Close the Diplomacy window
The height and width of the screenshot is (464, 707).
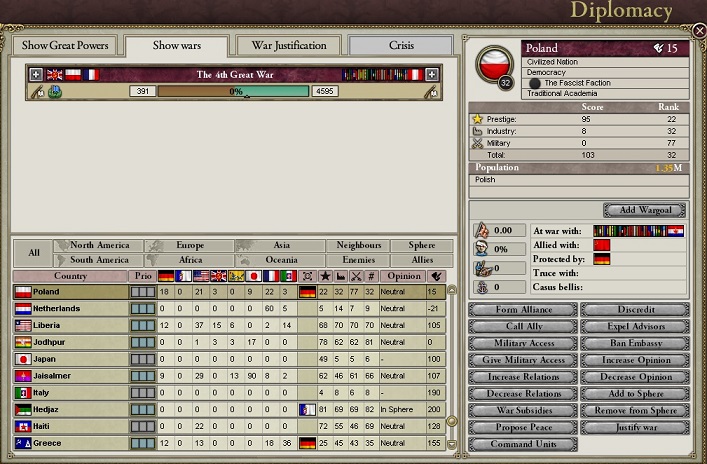click(x=698, y=30)
